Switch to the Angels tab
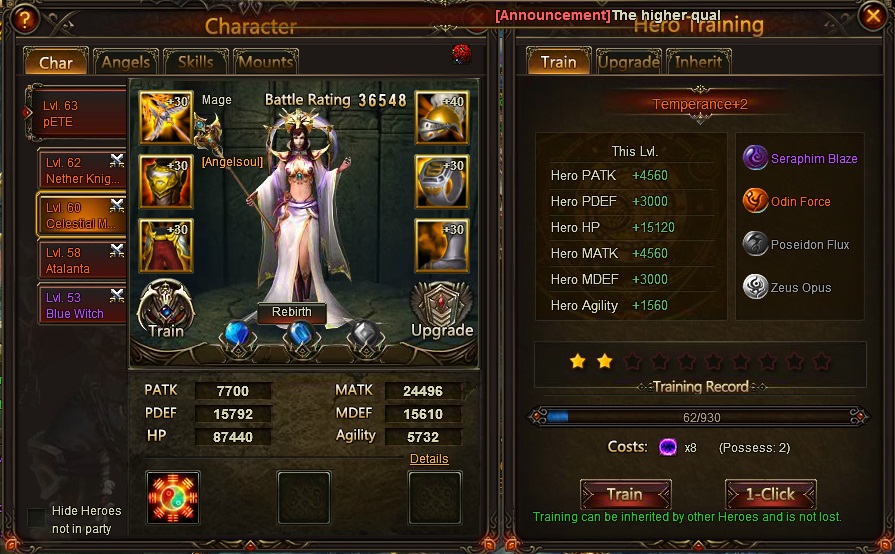 pos(127,62)
